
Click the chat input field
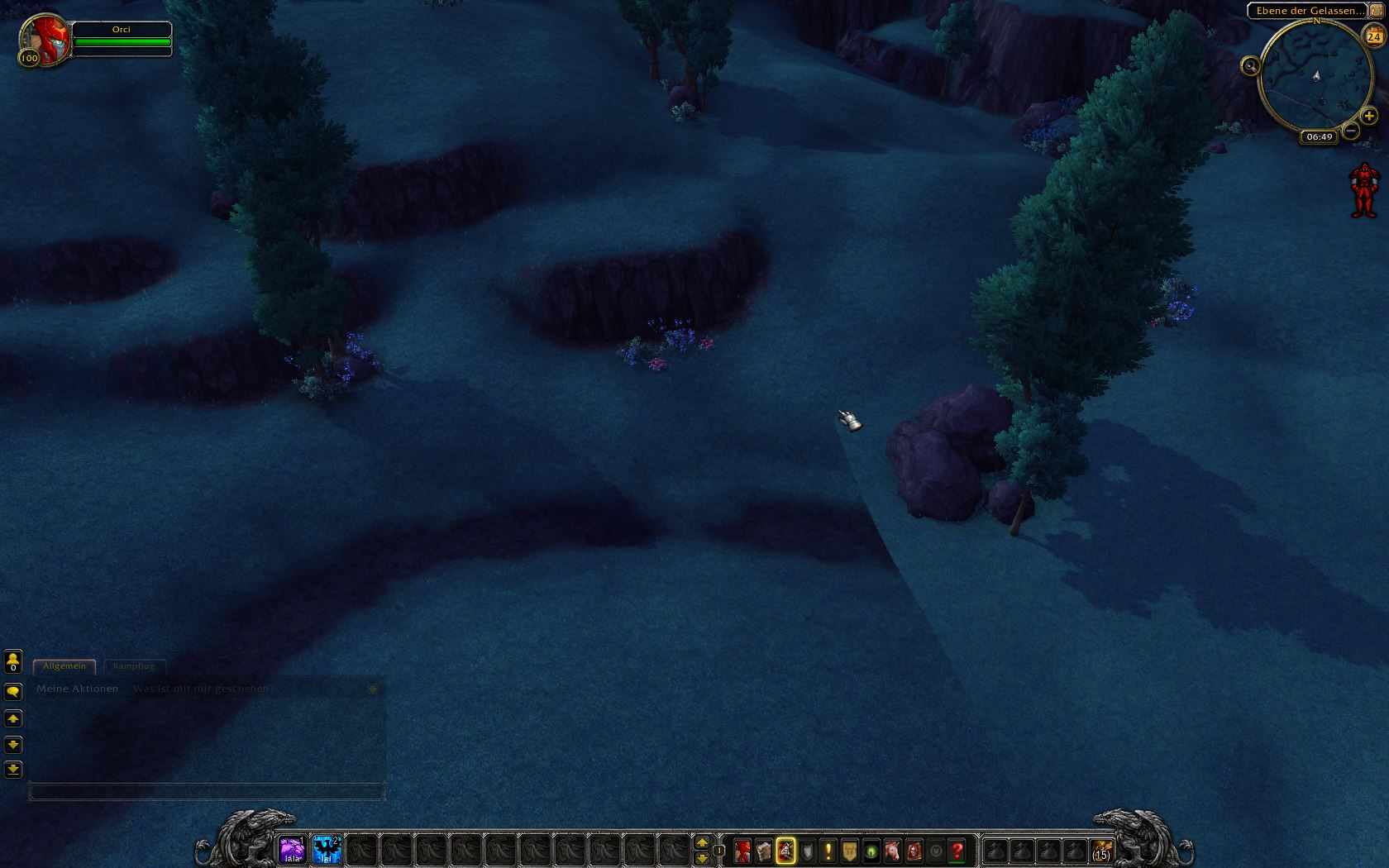coord(207,792)
